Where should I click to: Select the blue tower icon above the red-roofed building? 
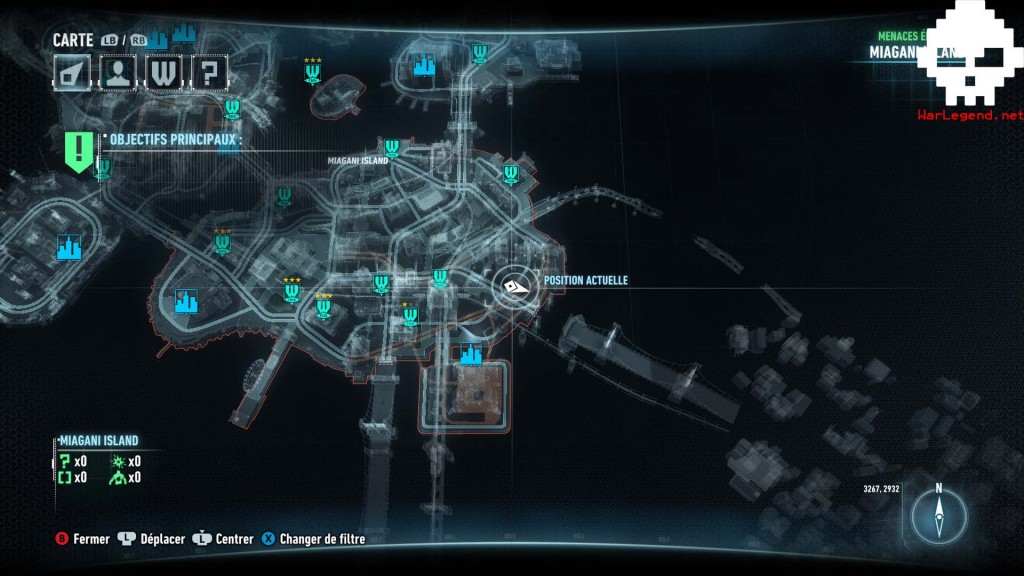[470, 353]
